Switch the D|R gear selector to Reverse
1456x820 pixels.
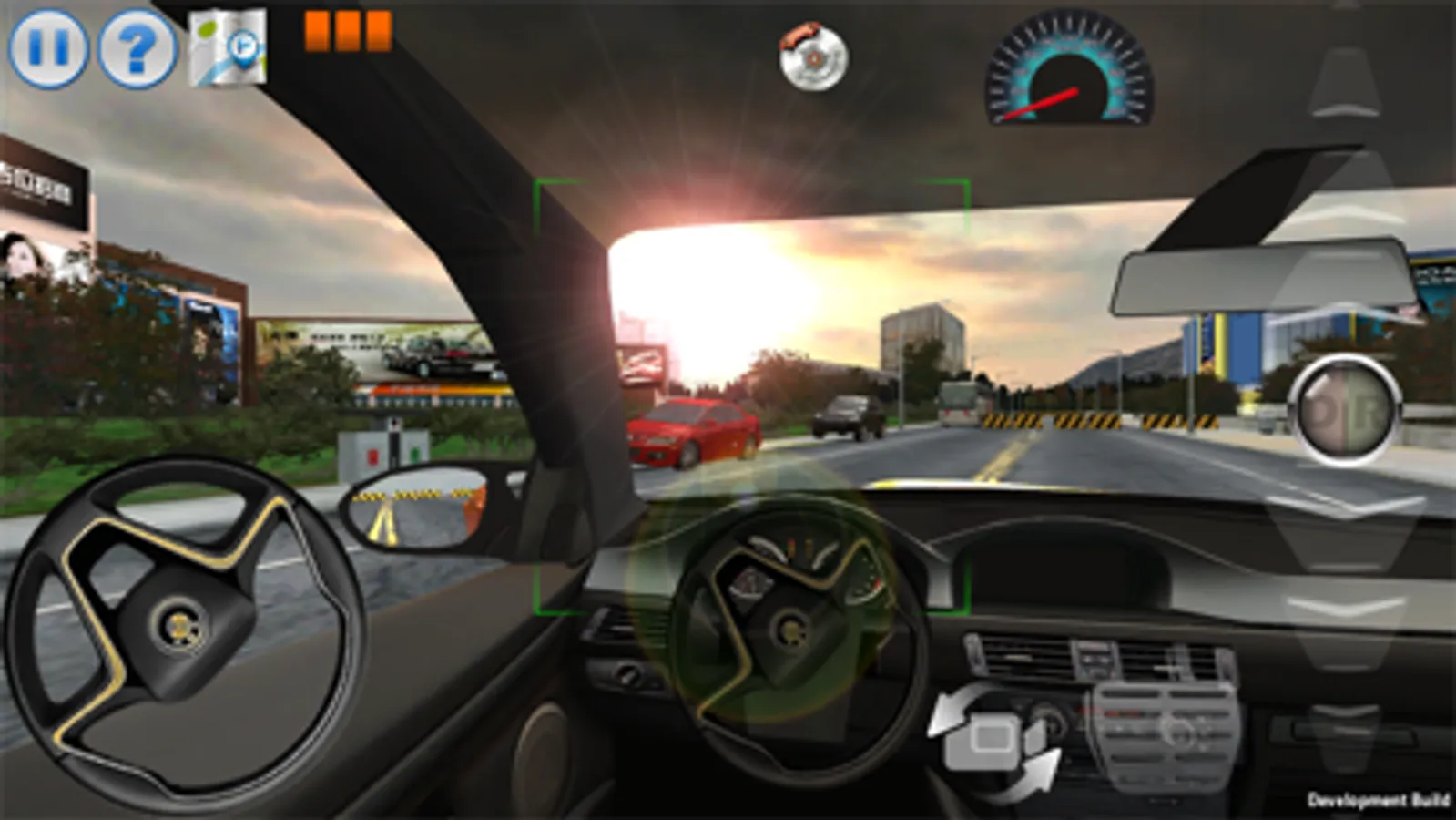tap(1366, 412)
